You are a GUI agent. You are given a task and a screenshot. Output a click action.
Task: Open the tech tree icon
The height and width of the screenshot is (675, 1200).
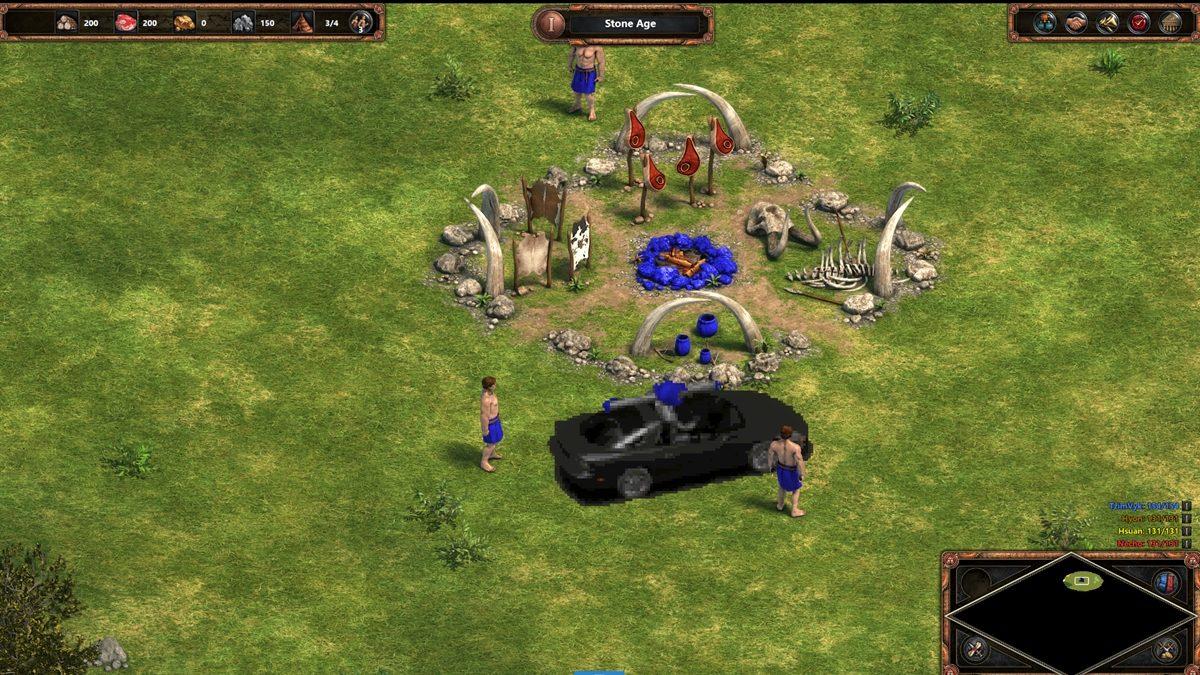click(x=1045, y=22)
